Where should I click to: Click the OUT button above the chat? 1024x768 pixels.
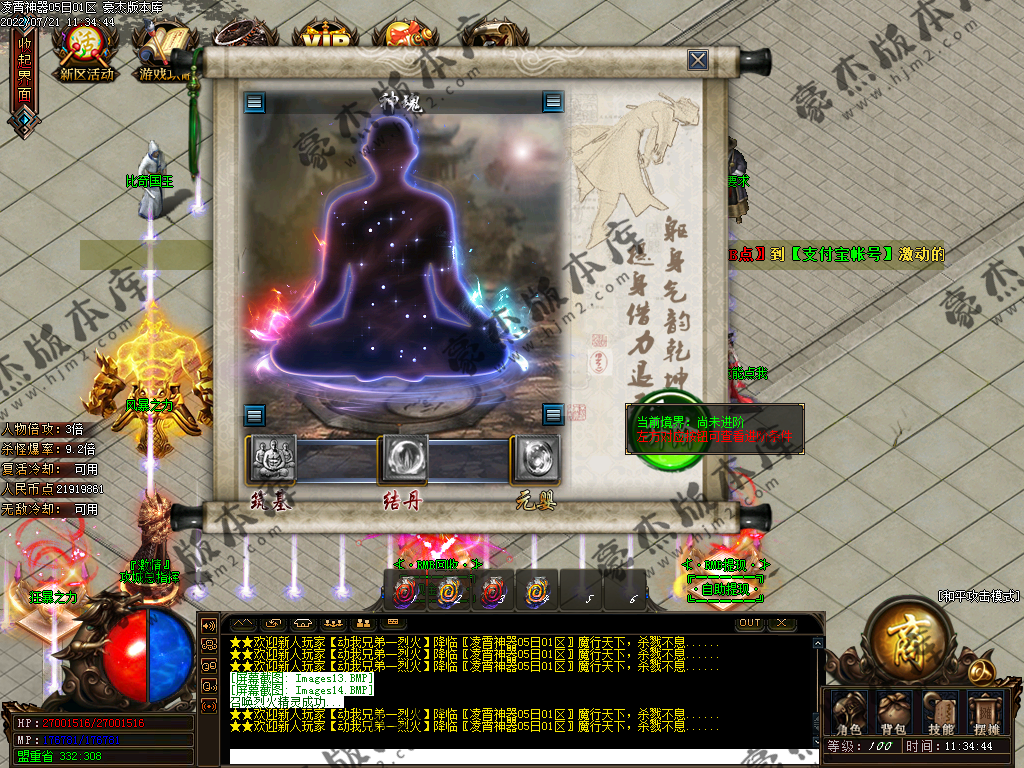(x=749, y=623)
